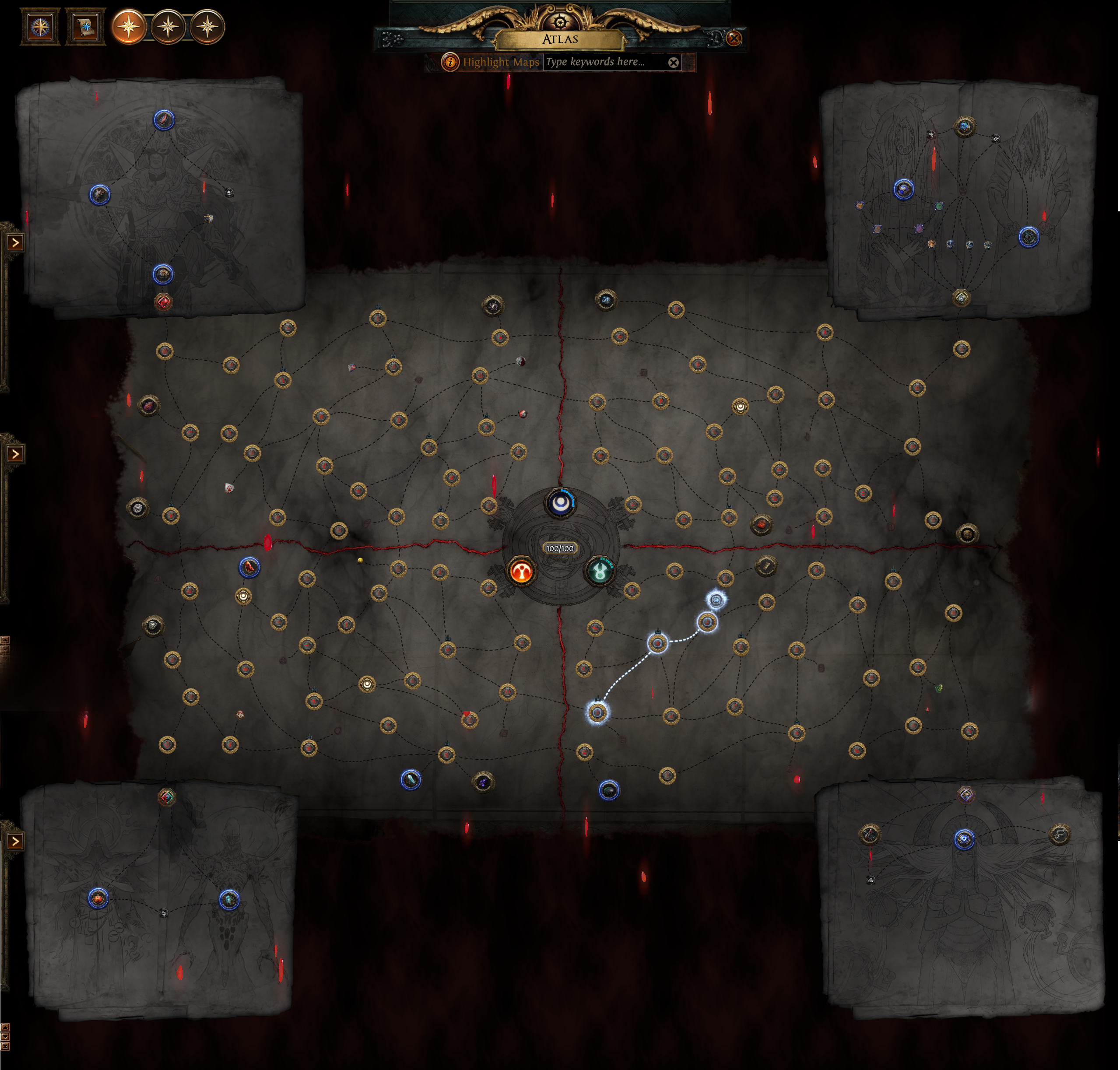Image resolution: width=1120 pixels, height=1070 pixels.
Task: Clear the Highlight Maps keyword box
Action: tap(673, 63)
